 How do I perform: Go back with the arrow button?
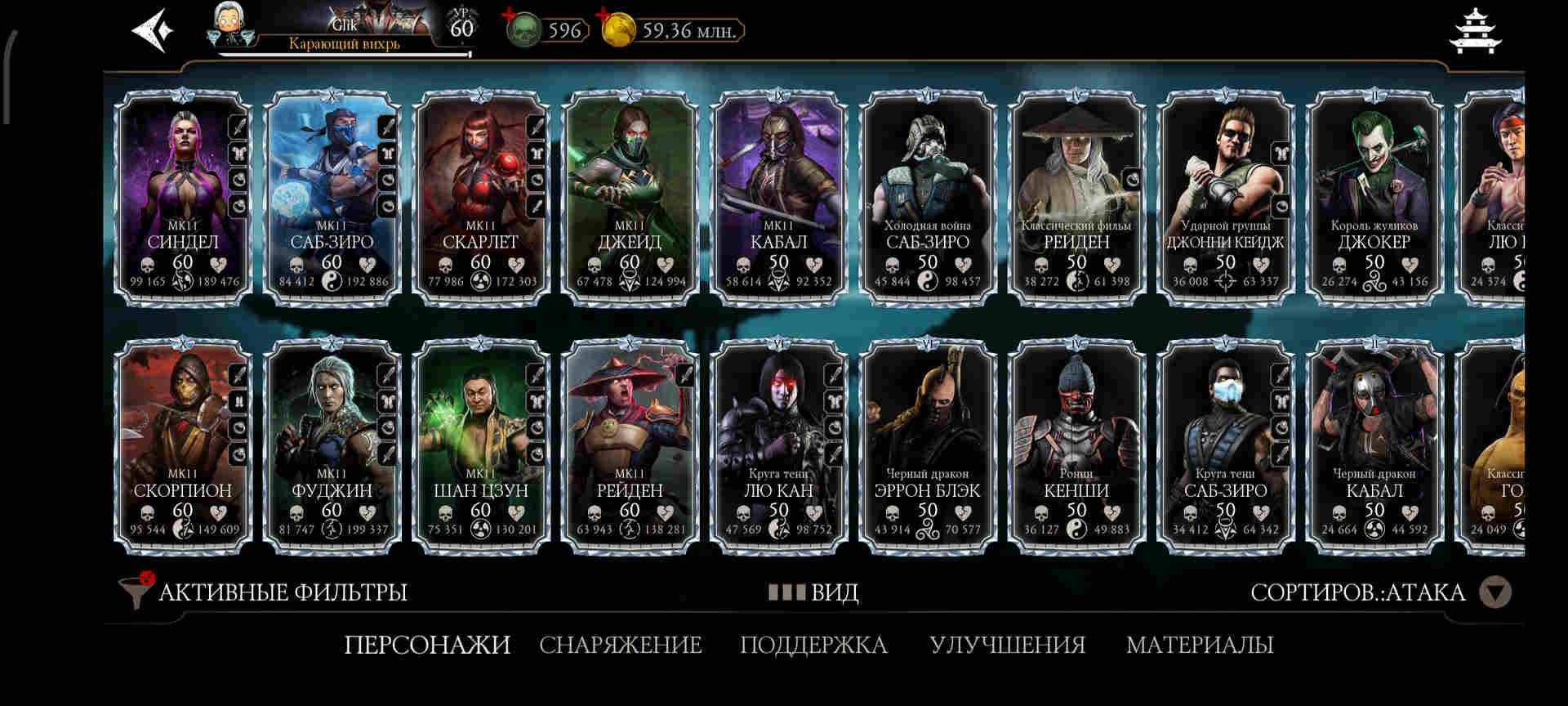pos(153,31)
